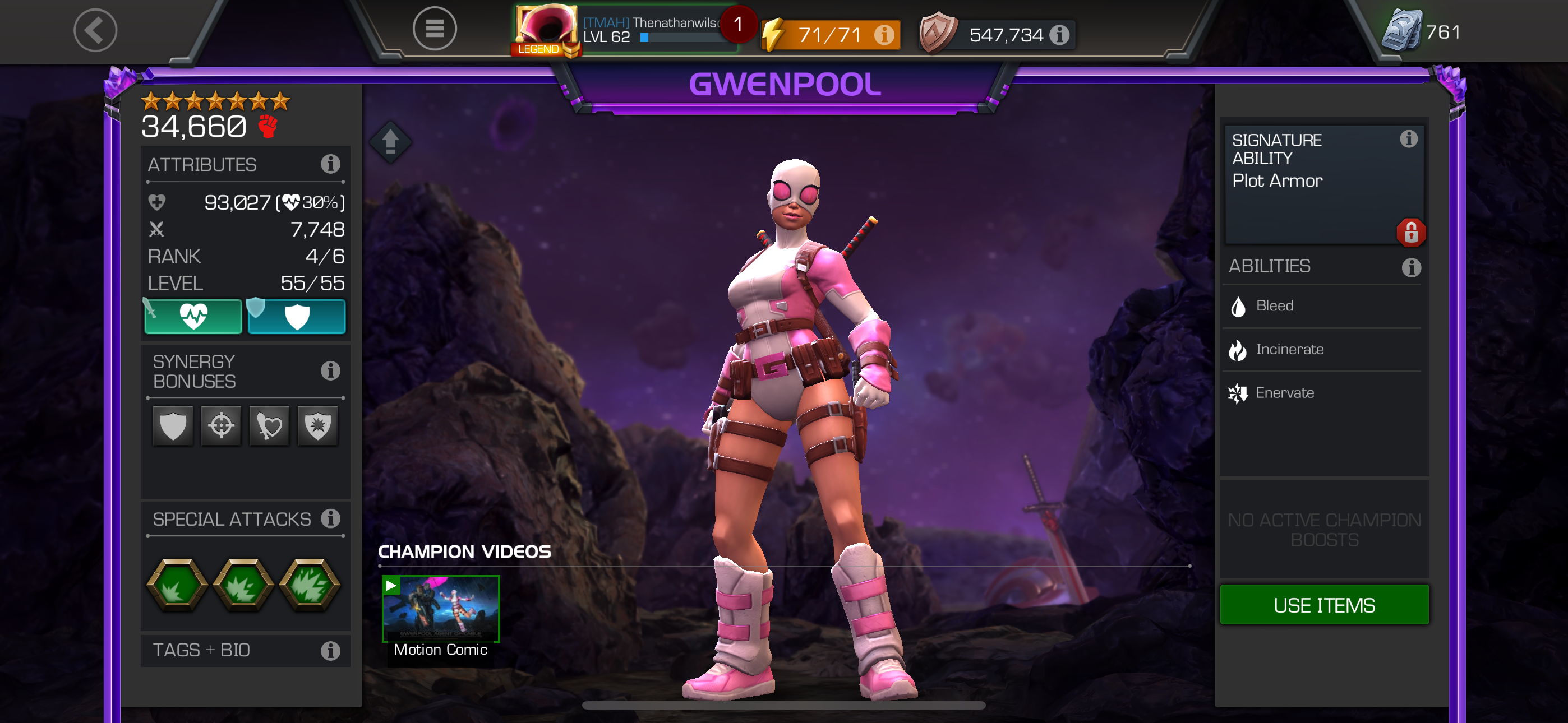Open the hamburger main menu
Viewport: 1568px width, 723px height.
[x=434, y=29]
